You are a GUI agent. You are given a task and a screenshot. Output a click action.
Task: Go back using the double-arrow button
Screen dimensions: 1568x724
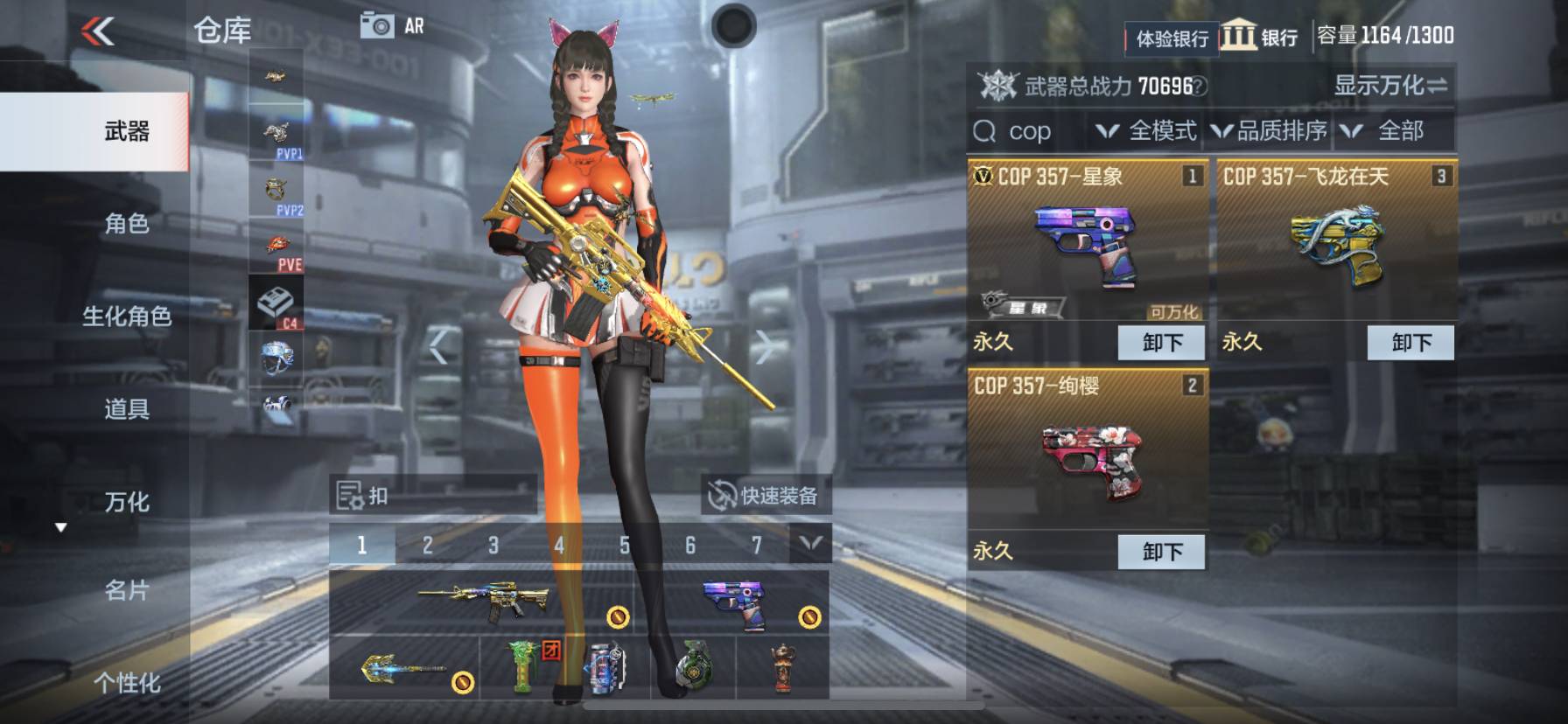[x=98, y=32]
